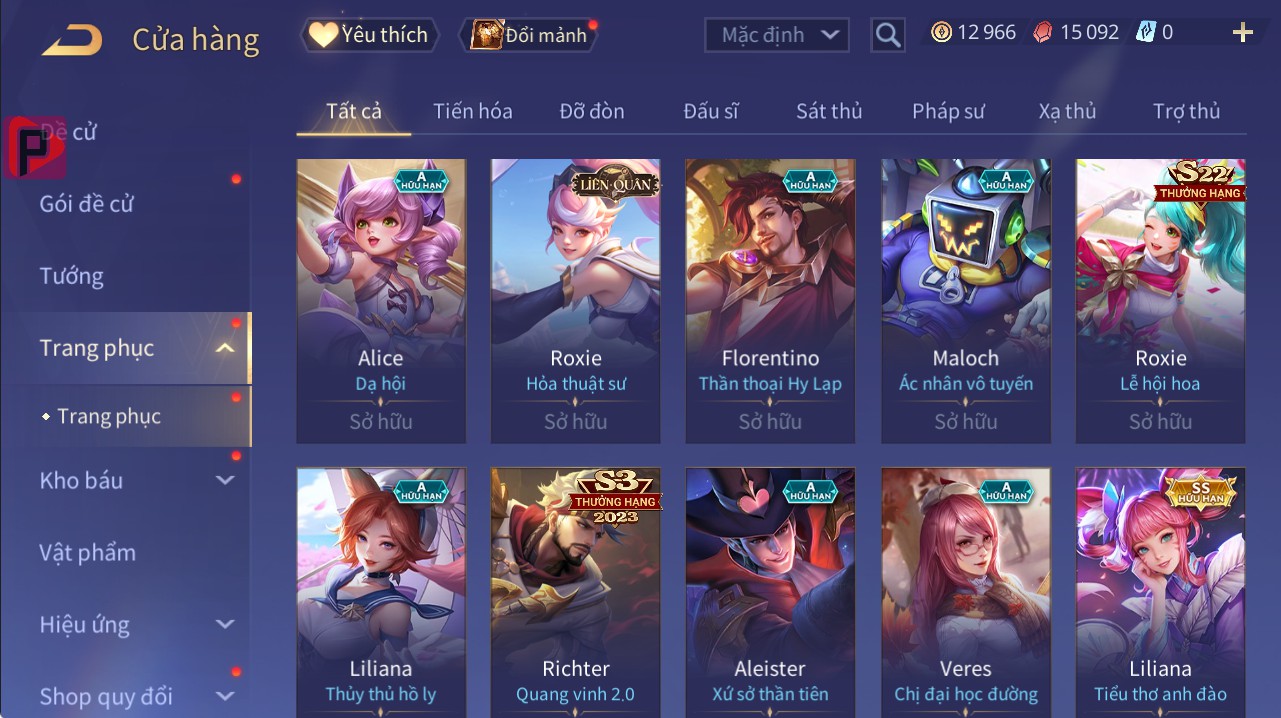The height and width of the screenshot is (718, 1281).
Task: Switch to the Tiến hóa tab
Action: [x=473, y=111]
